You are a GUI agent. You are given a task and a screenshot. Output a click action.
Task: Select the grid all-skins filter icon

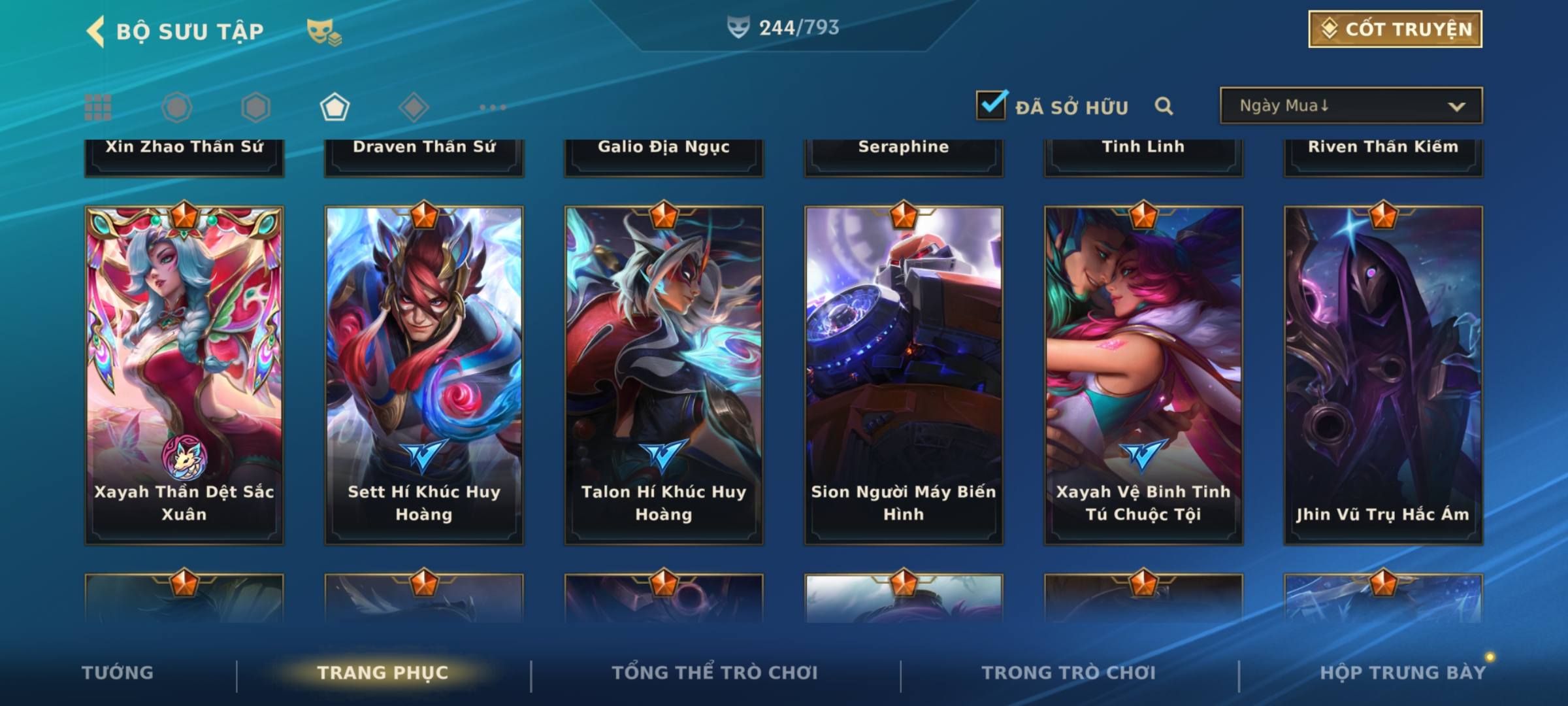point(98,107)
